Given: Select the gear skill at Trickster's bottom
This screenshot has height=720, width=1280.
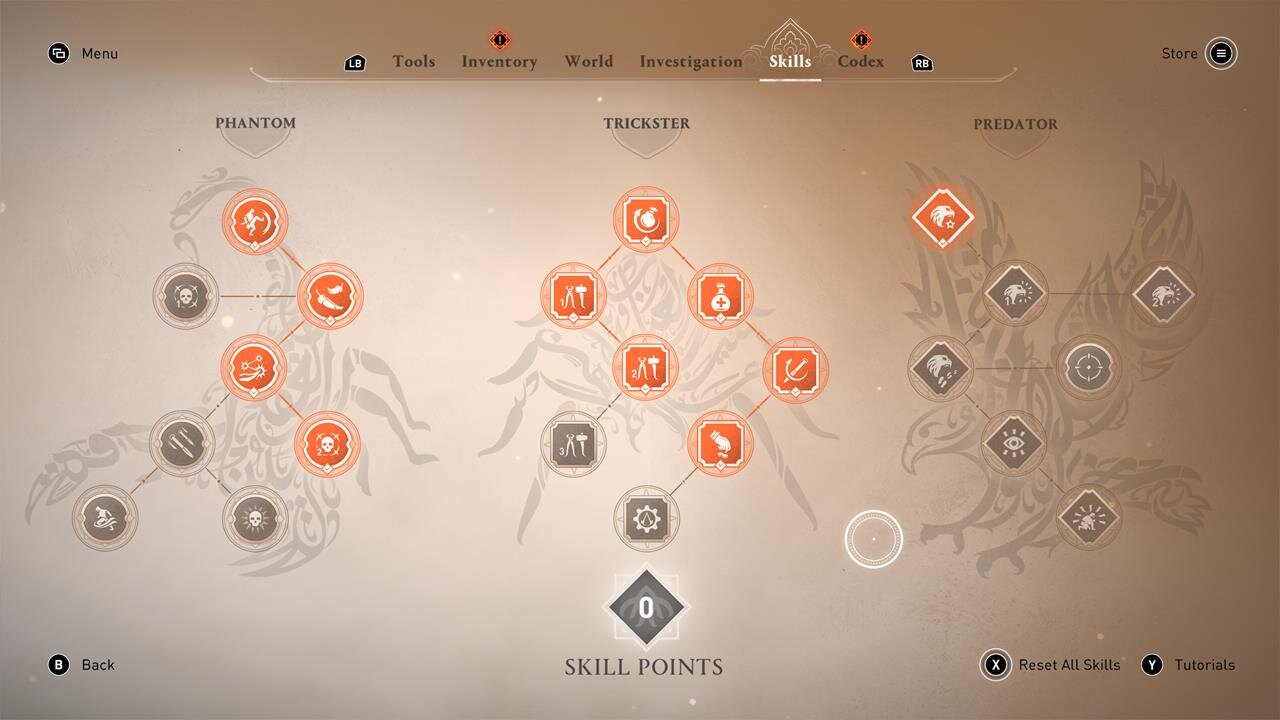Looking at the screenshot, I should (x=646, y=517).
